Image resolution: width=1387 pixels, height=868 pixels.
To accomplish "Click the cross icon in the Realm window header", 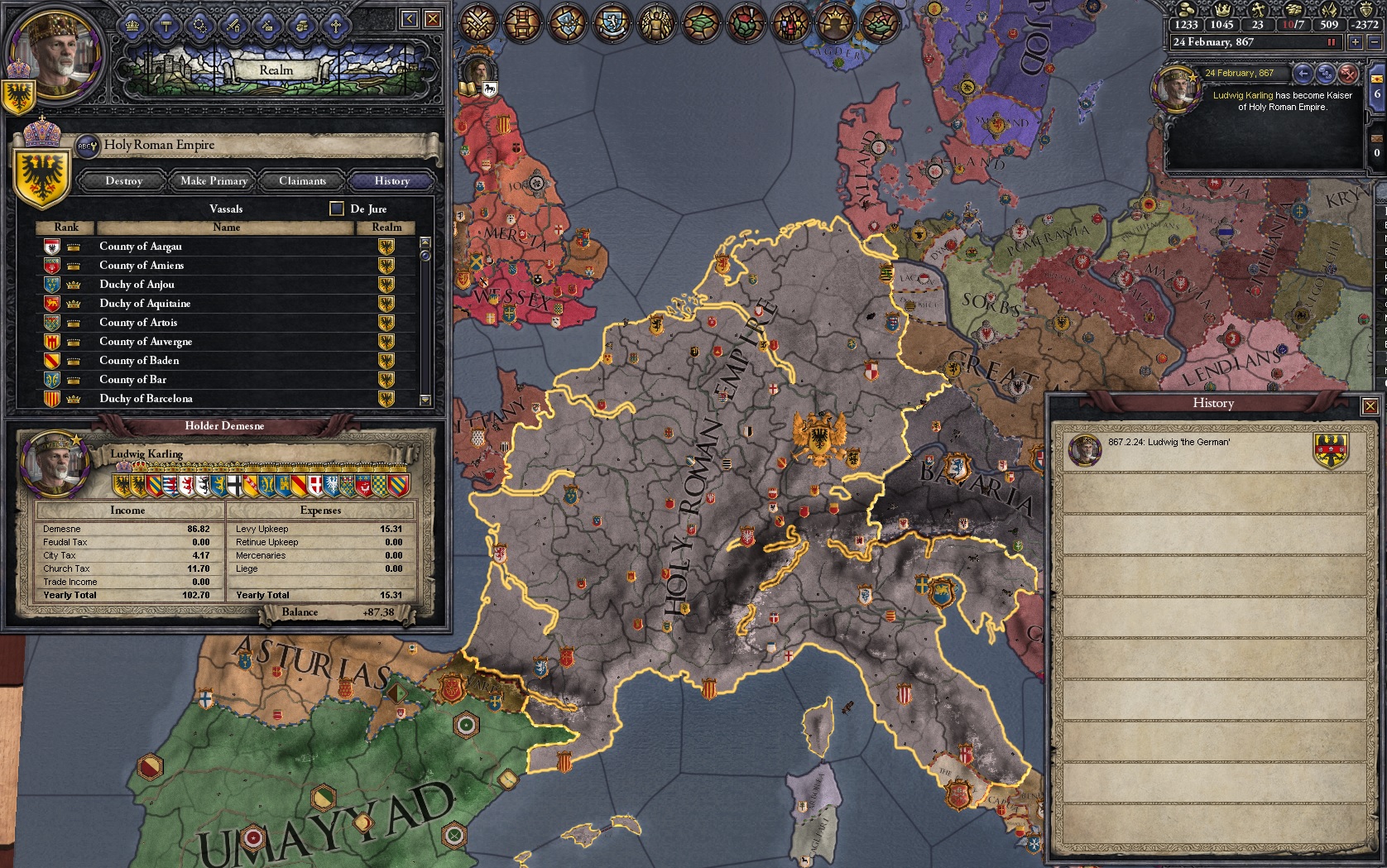I will [x=336, y=26].
